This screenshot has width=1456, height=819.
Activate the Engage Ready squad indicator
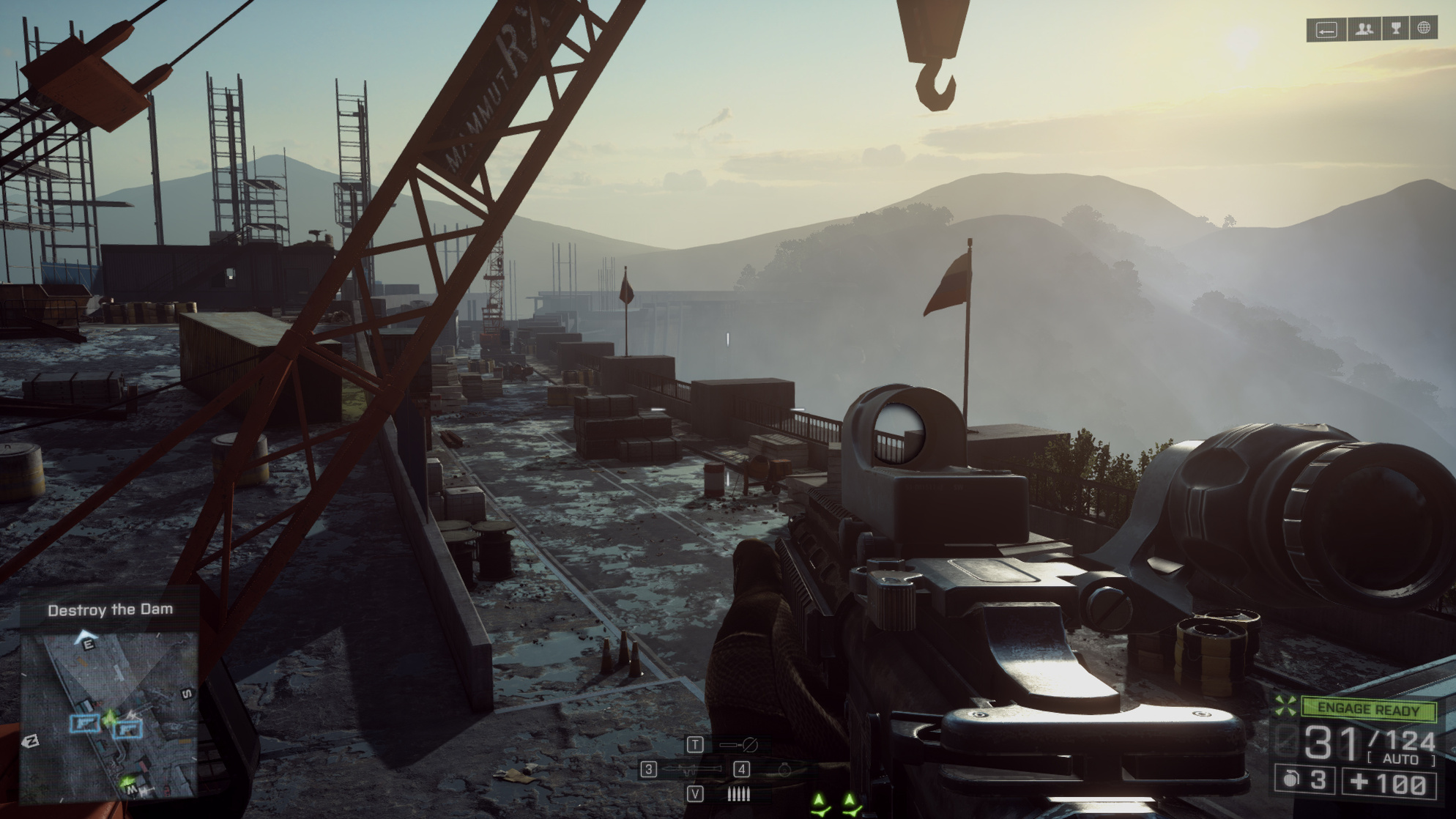click(1367, 708)
